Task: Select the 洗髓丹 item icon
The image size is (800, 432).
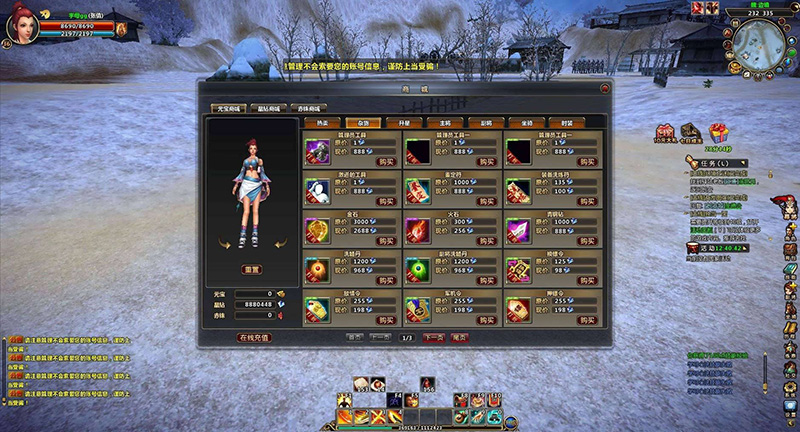Action: [x=317, y=270]
